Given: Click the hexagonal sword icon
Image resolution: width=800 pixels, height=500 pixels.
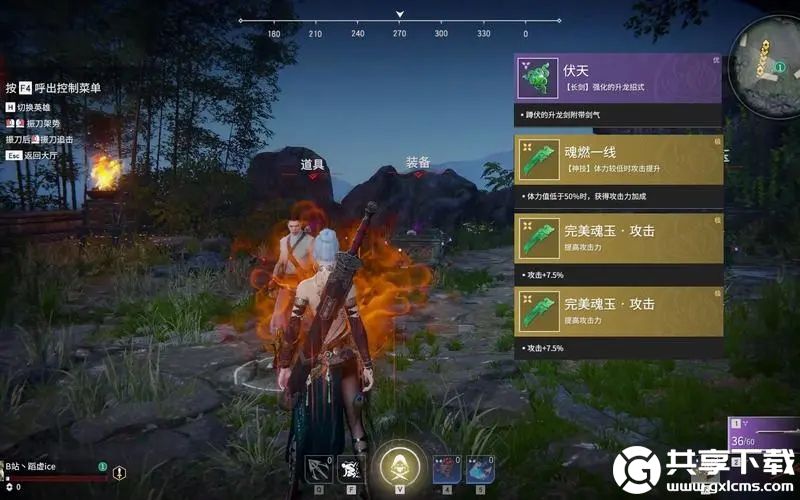Looking at the screenshot, I should pyautogui.click(x=119, y=472).
